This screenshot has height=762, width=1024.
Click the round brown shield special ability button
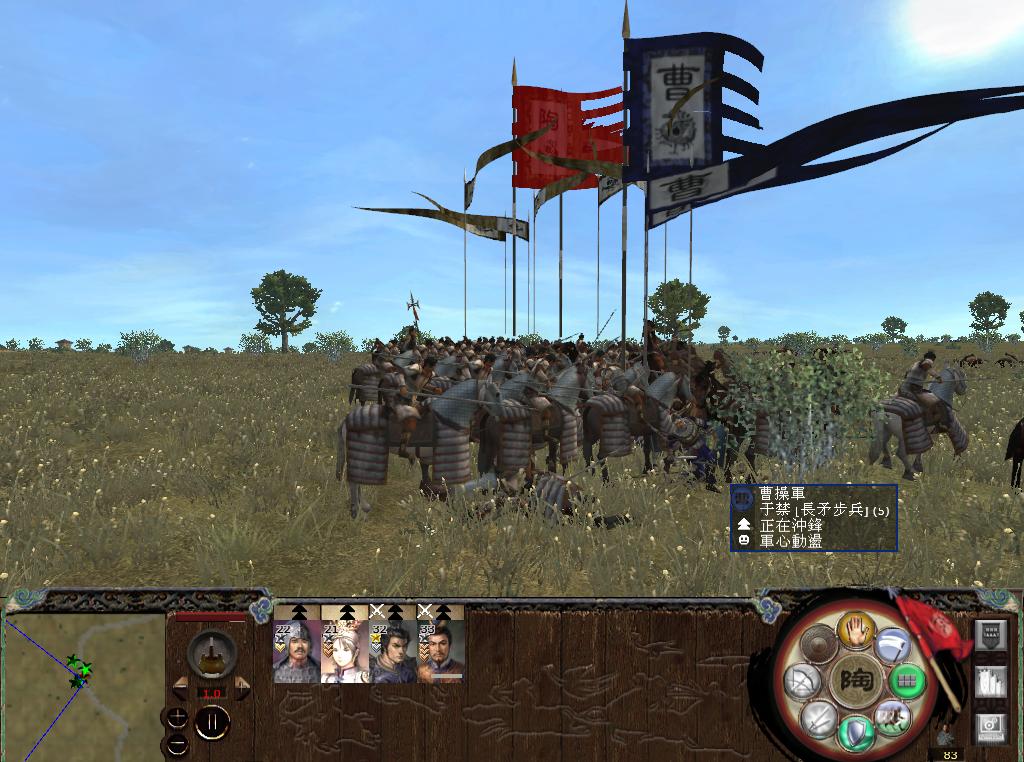click(x=820, y=644)
